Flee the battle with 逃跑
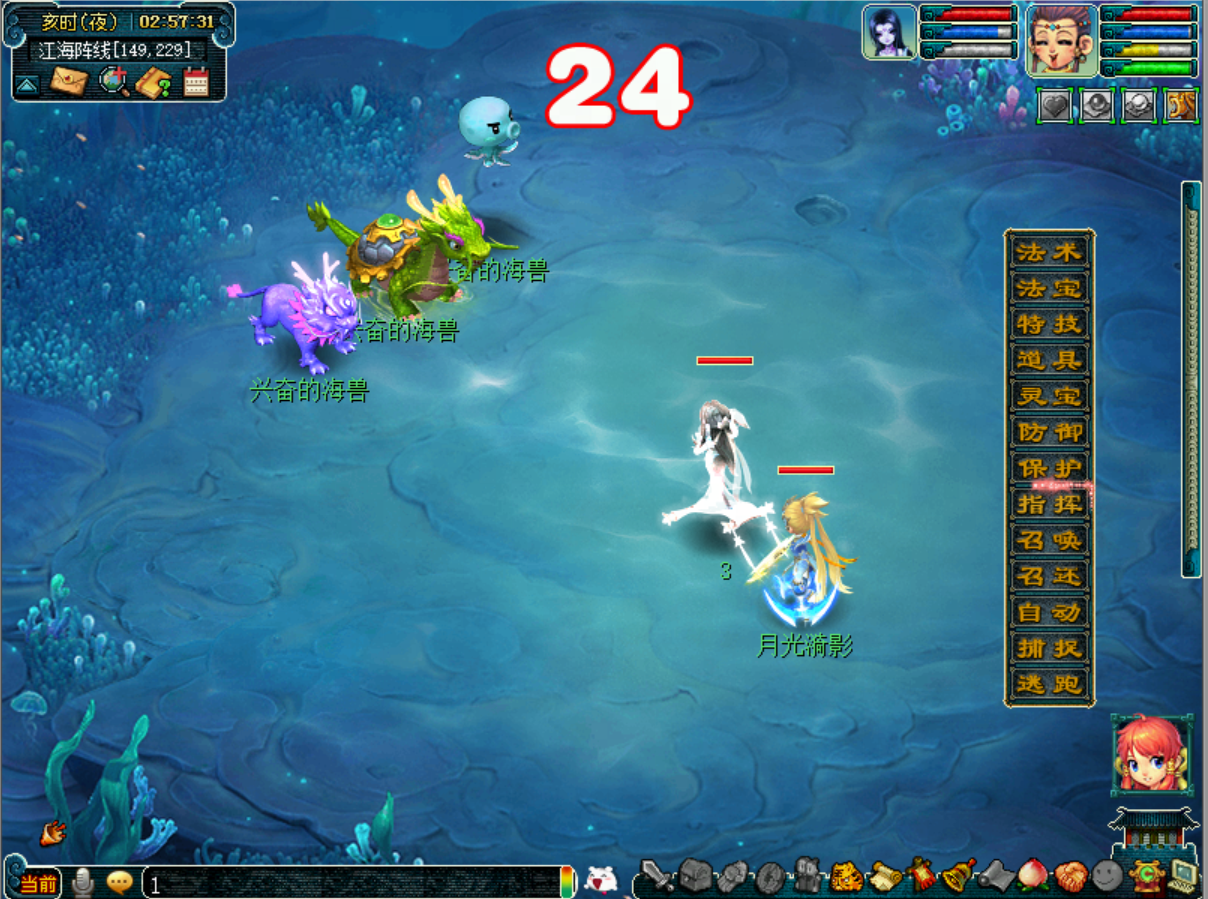 [1049, 684]
